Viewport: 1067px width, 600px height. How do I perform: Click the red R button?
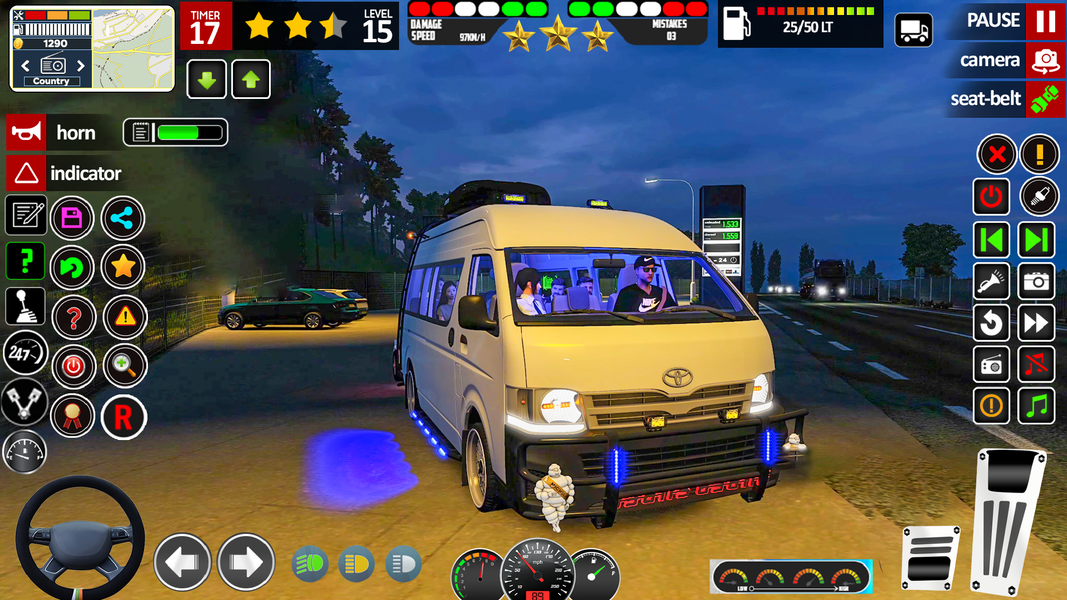coord(123,417)
